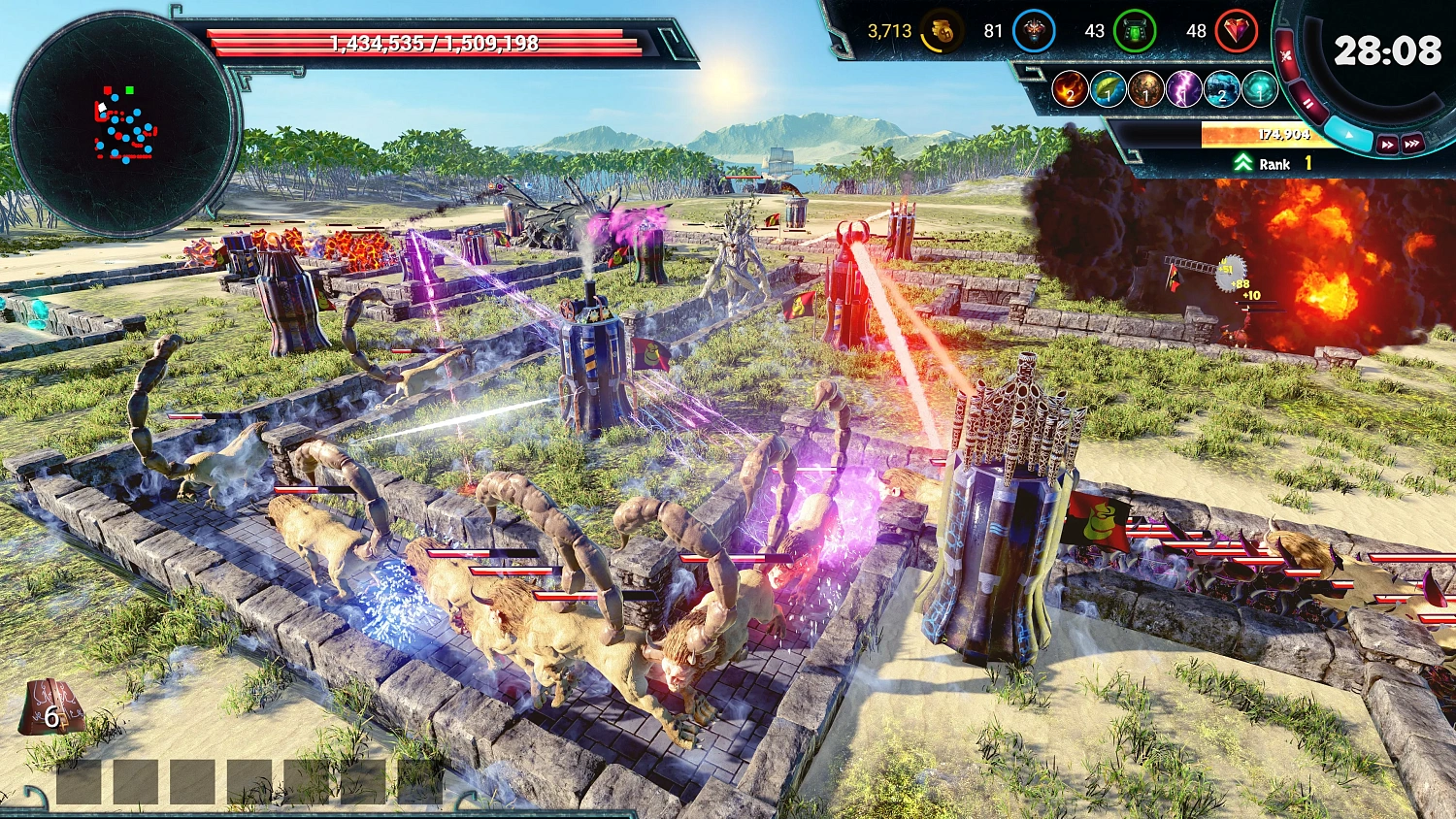Expand rank using the green chevron arrows
The width and height of the screenshot is (1456, 819).
coord(1245,160)
